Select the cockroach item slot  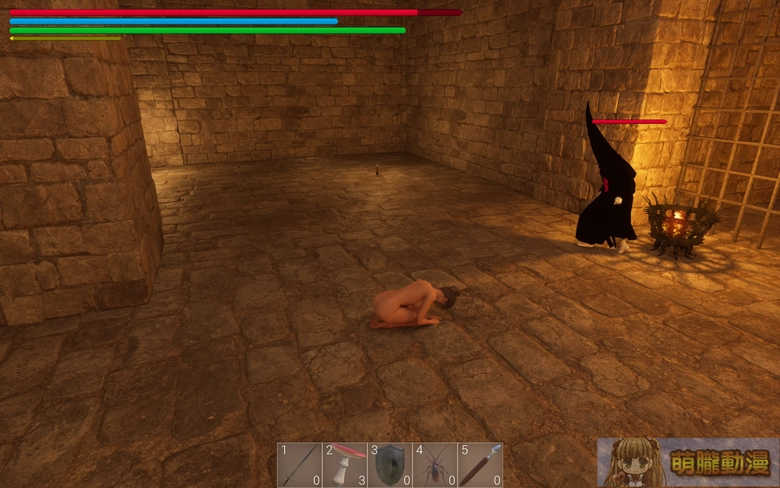[x=435, y=465]
